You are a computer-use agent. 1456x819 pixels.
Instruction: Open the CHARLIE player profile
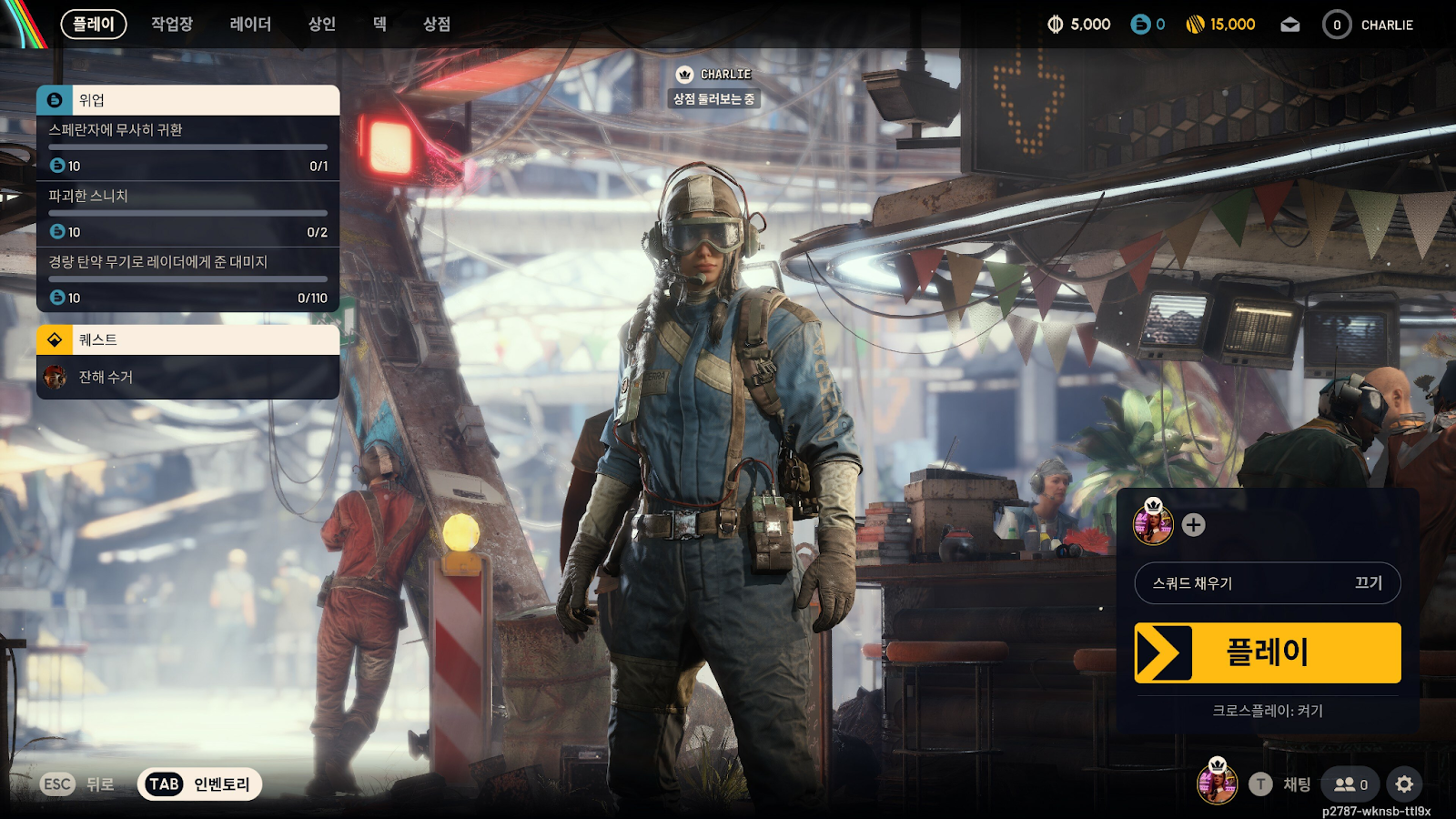[x=1368, y=25]
